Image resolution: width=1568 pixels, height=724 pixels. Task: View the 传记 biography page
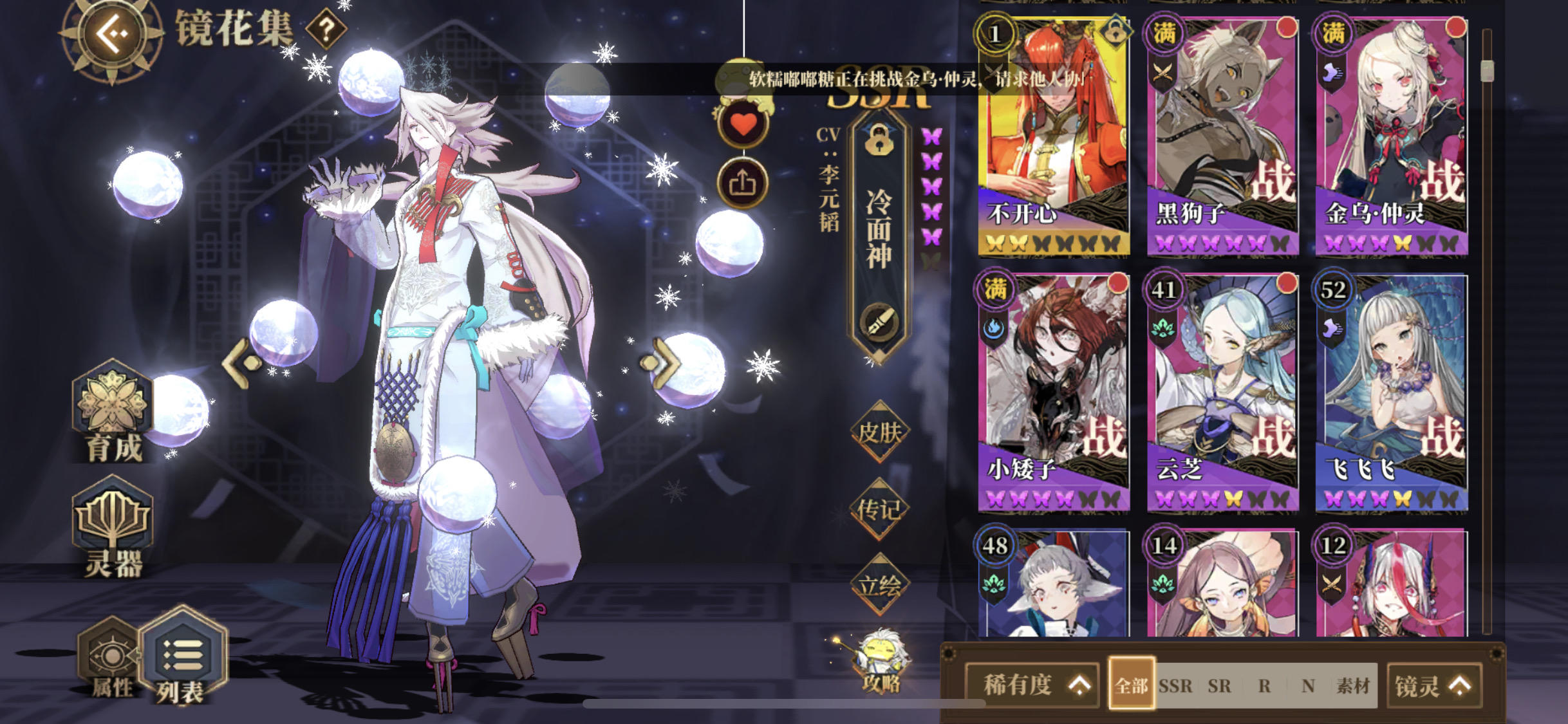coord(882,508)
